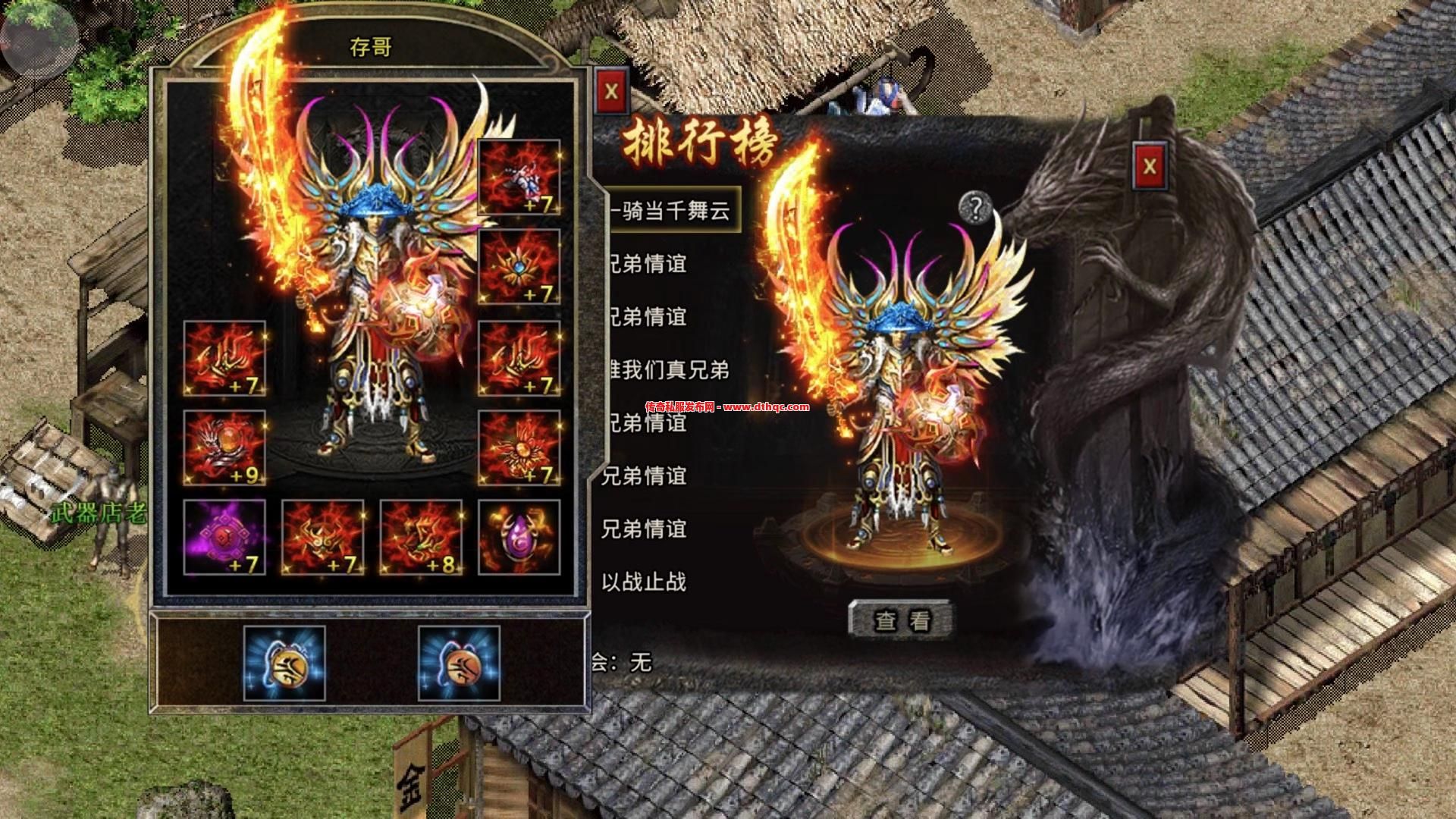1456x819 pixels.
Task: Select the 以战止战 ranking row
Action: (x=645, y=582)
